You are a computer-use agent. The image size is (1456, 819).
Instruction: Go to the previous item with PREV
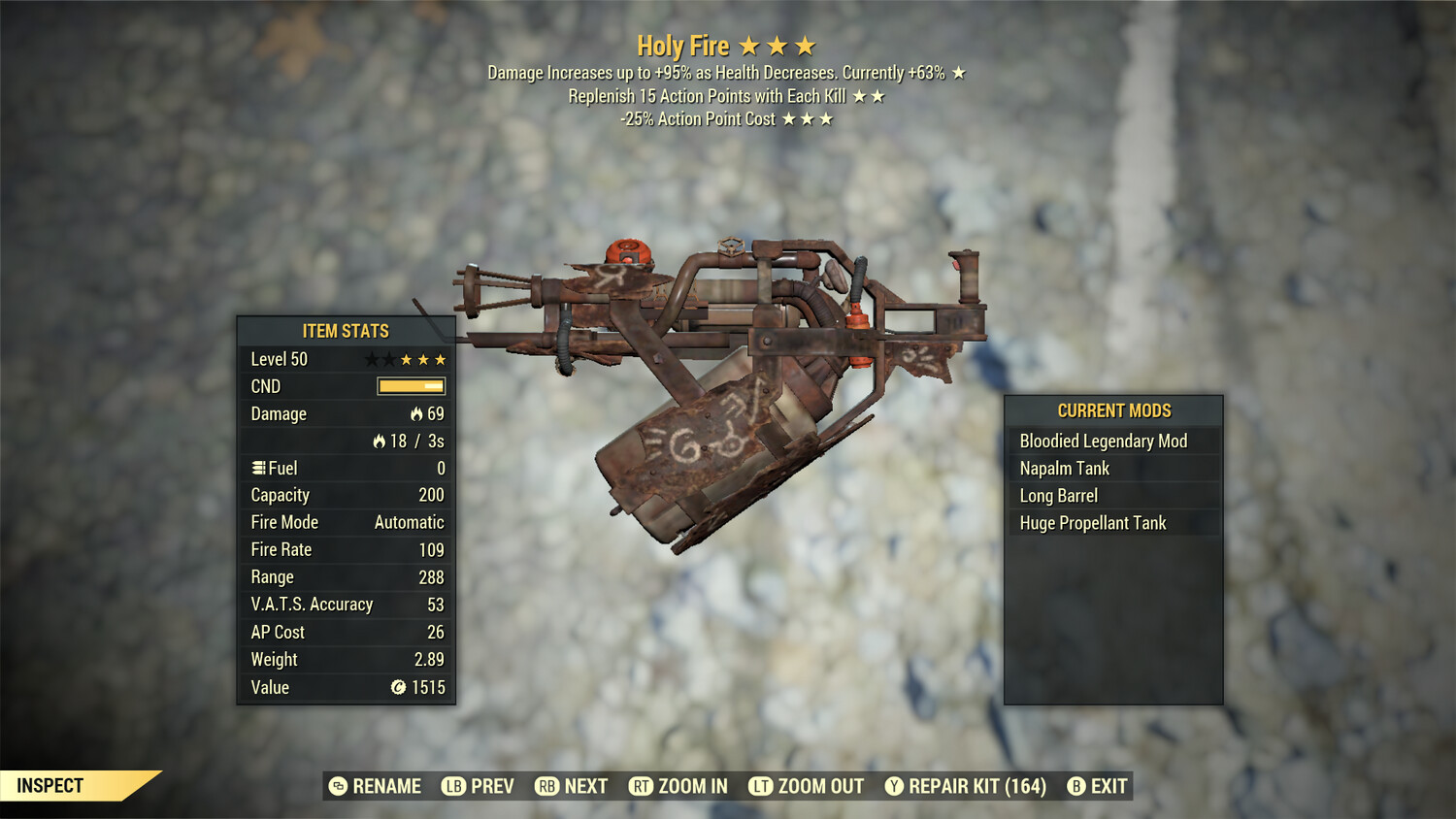click(x=479, y=786)
